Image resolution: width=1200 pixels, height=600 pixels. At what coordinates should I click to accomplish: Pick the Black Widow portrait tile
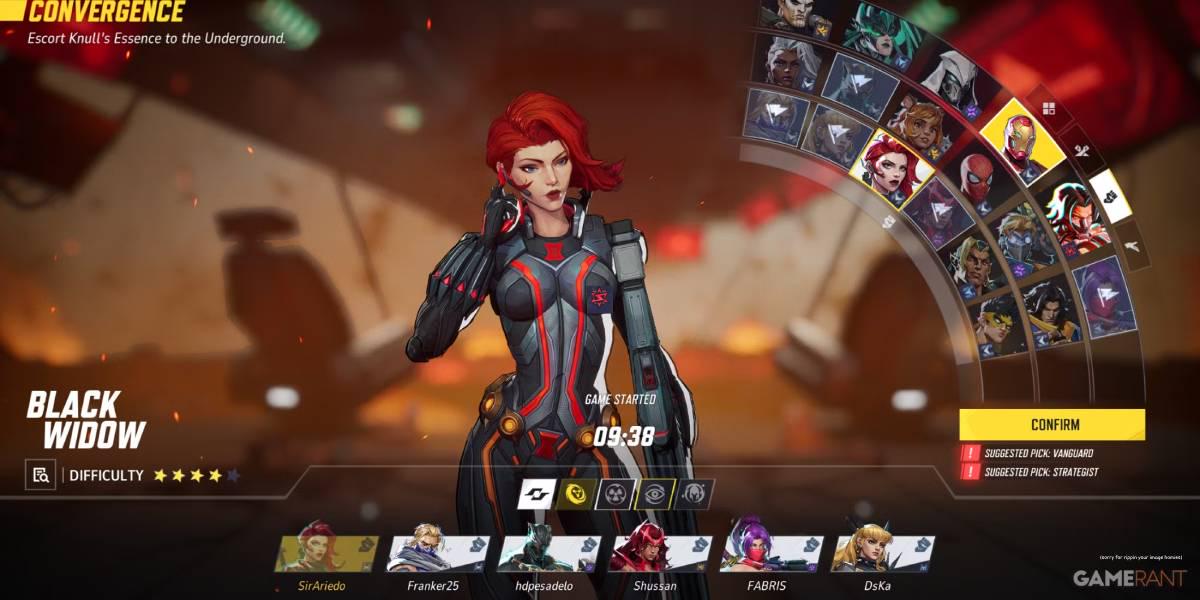click(x=892, y=167)
